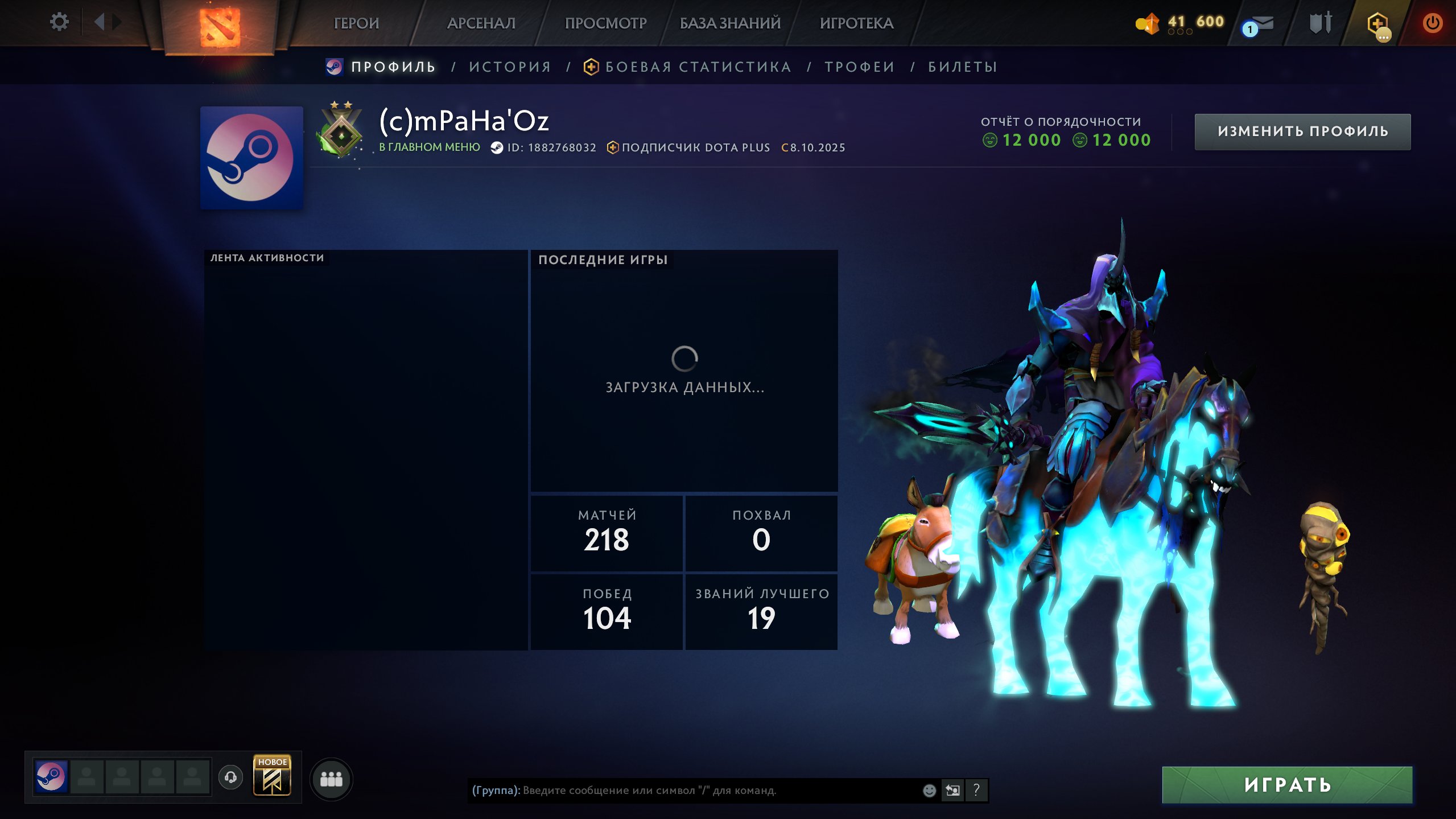Open the mail notifications icon
Image resolution: width=1456 pixels, height=819 pixels.
tap(1258, 25)
